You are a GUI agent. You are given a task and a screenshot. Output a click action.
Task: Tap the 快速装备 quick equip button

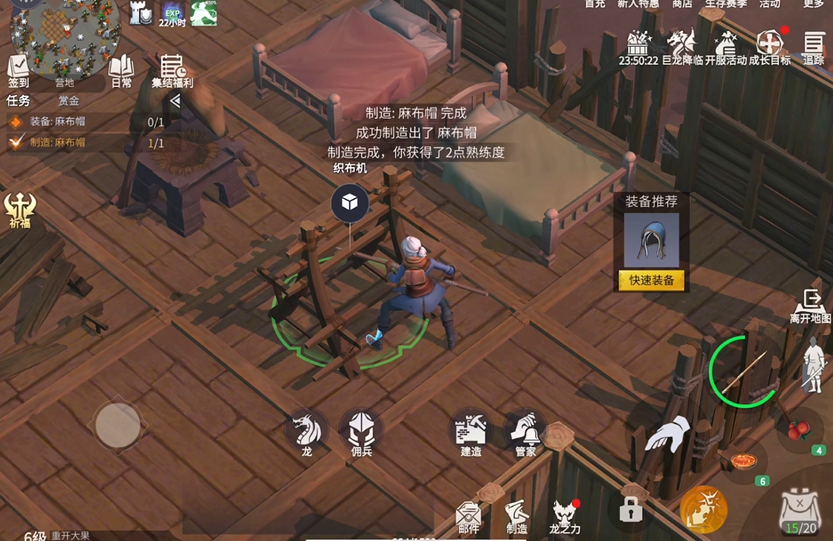pyautogui.click(x=651, y=280)
